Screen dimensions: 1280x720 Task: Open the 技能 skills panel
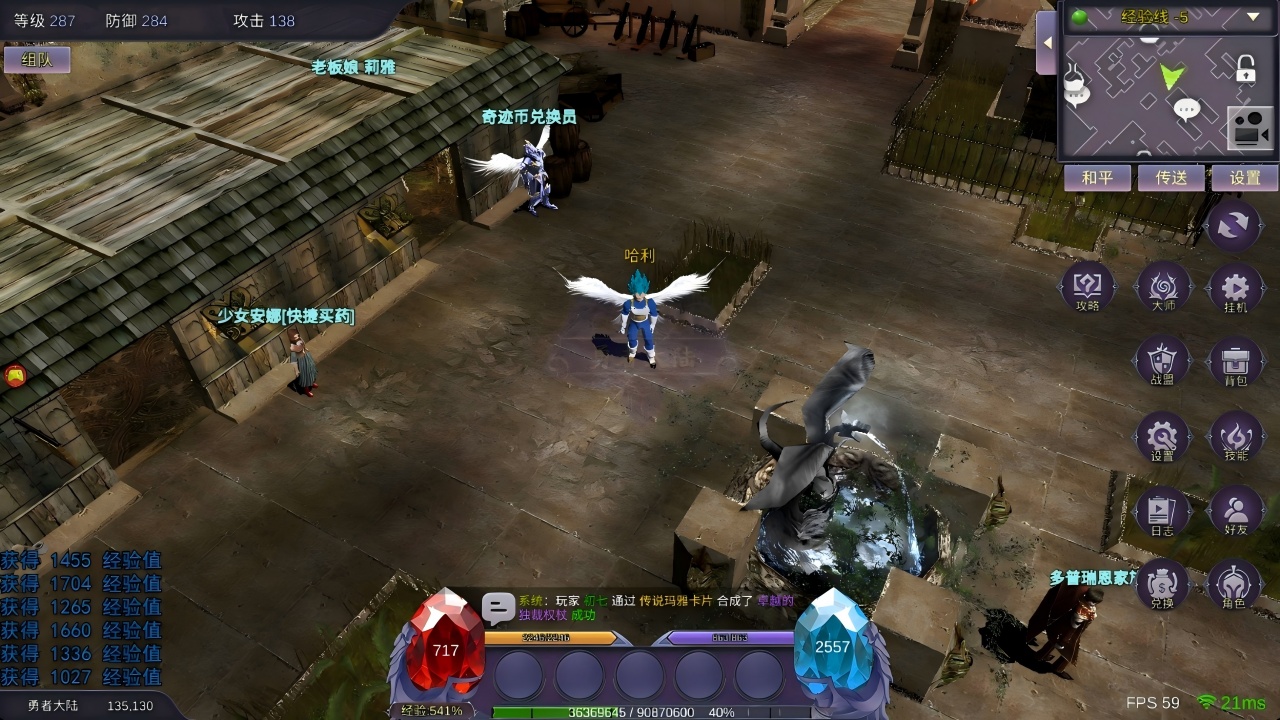pos(1235,438)
